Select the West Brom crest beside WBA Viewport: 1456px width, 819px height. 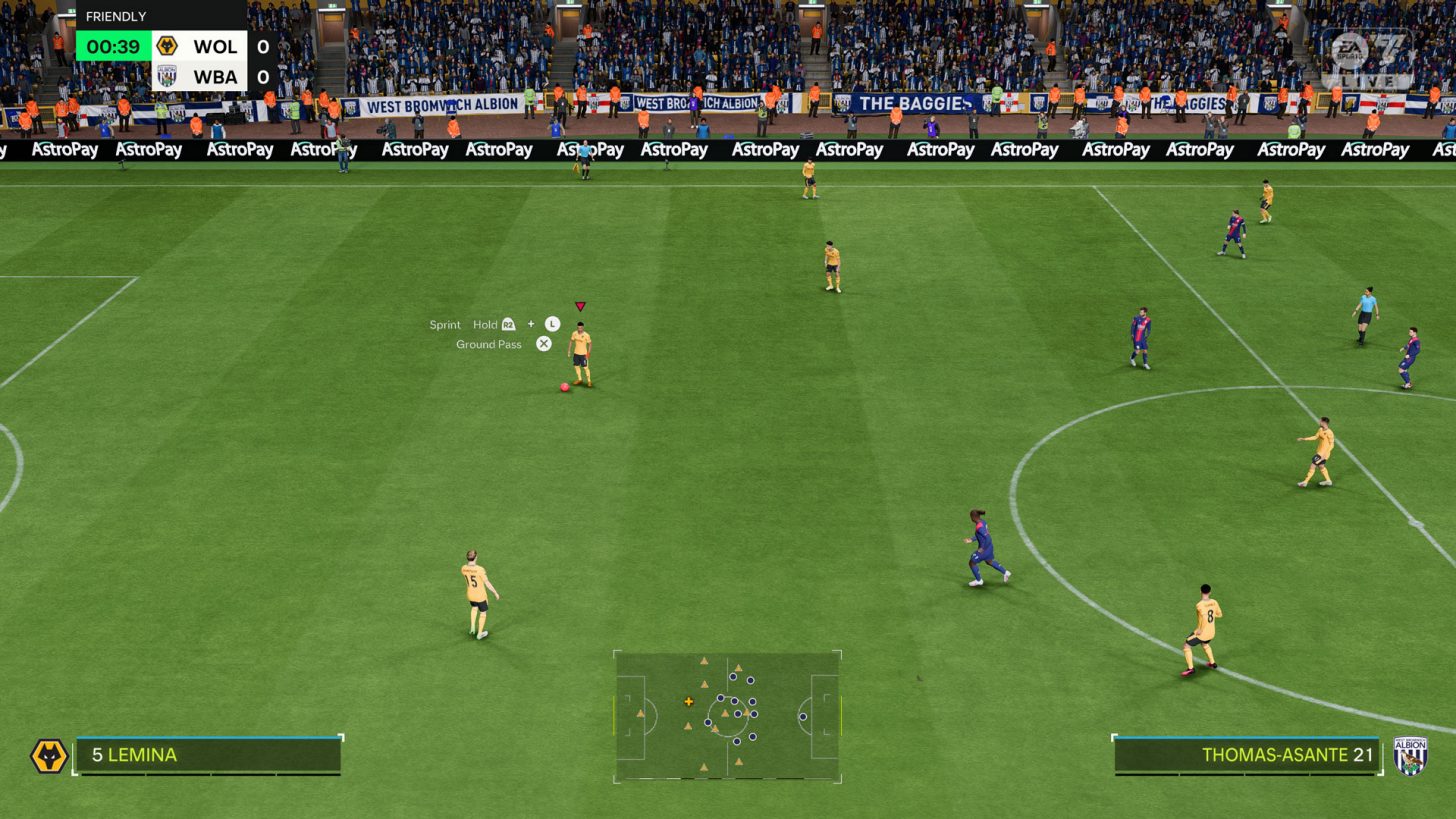coord(167,76)
